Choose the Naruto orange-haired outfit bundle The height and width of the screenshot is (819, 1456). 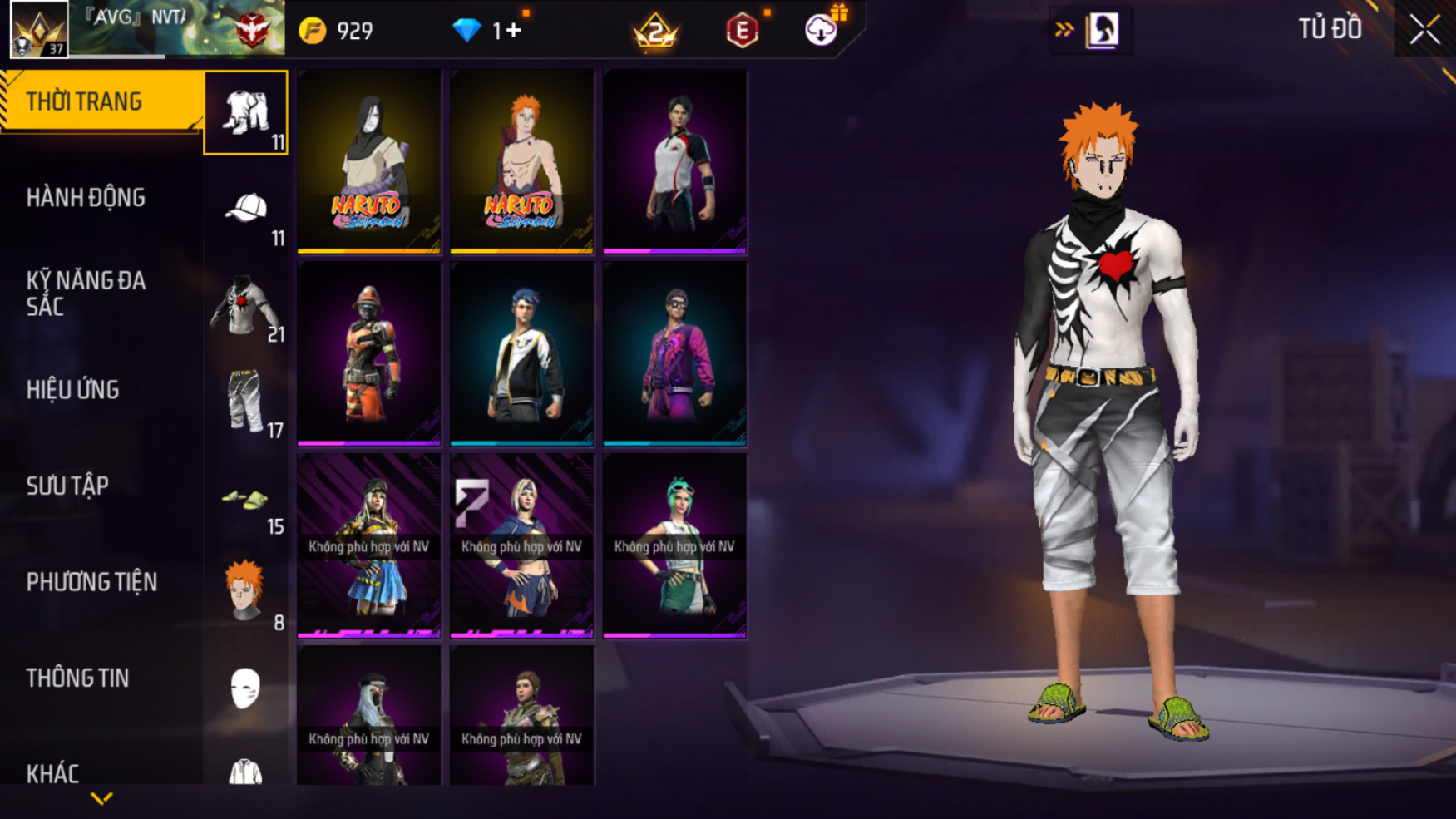pyautogui.click(x=522, y=160)
